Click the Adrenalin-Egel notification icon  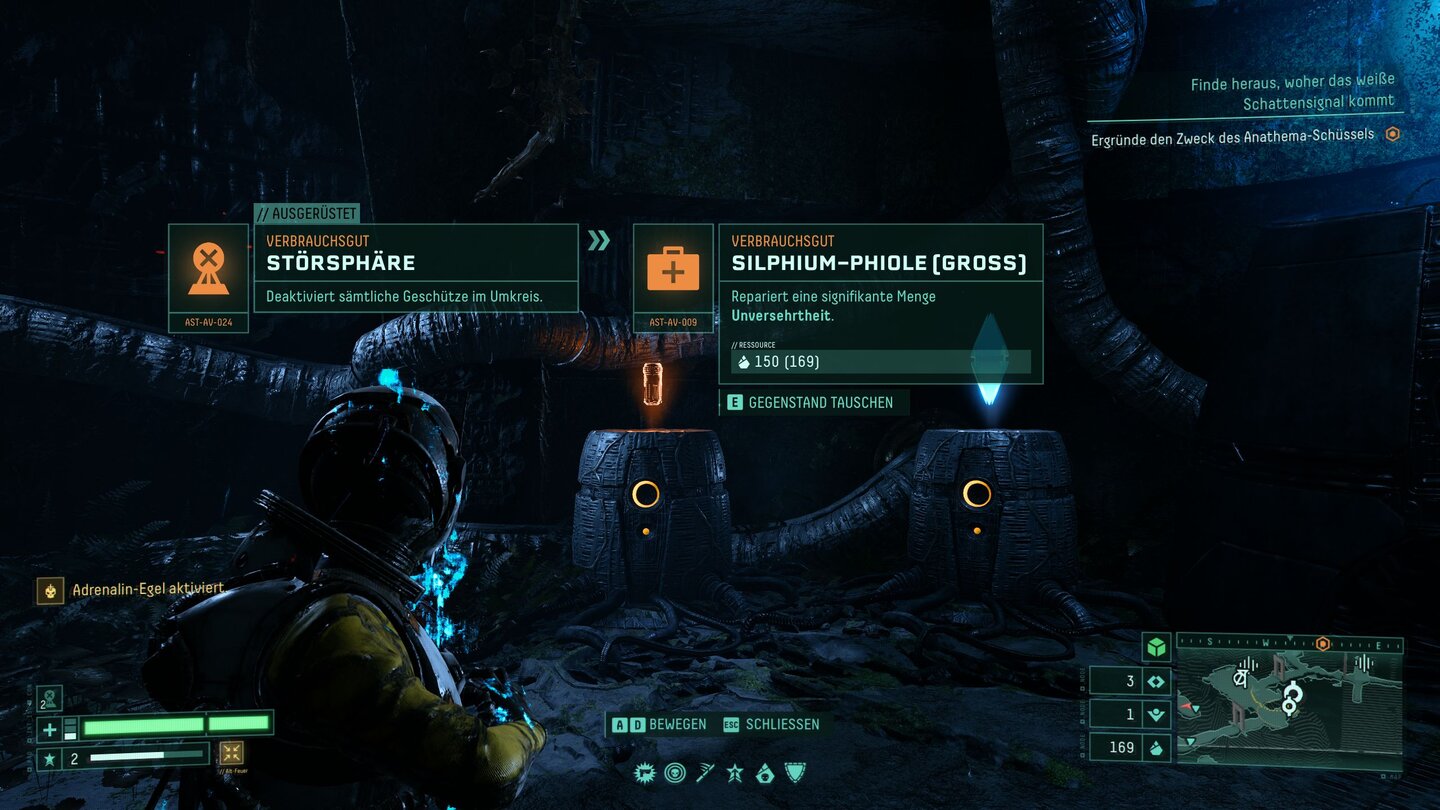(48, 590)
